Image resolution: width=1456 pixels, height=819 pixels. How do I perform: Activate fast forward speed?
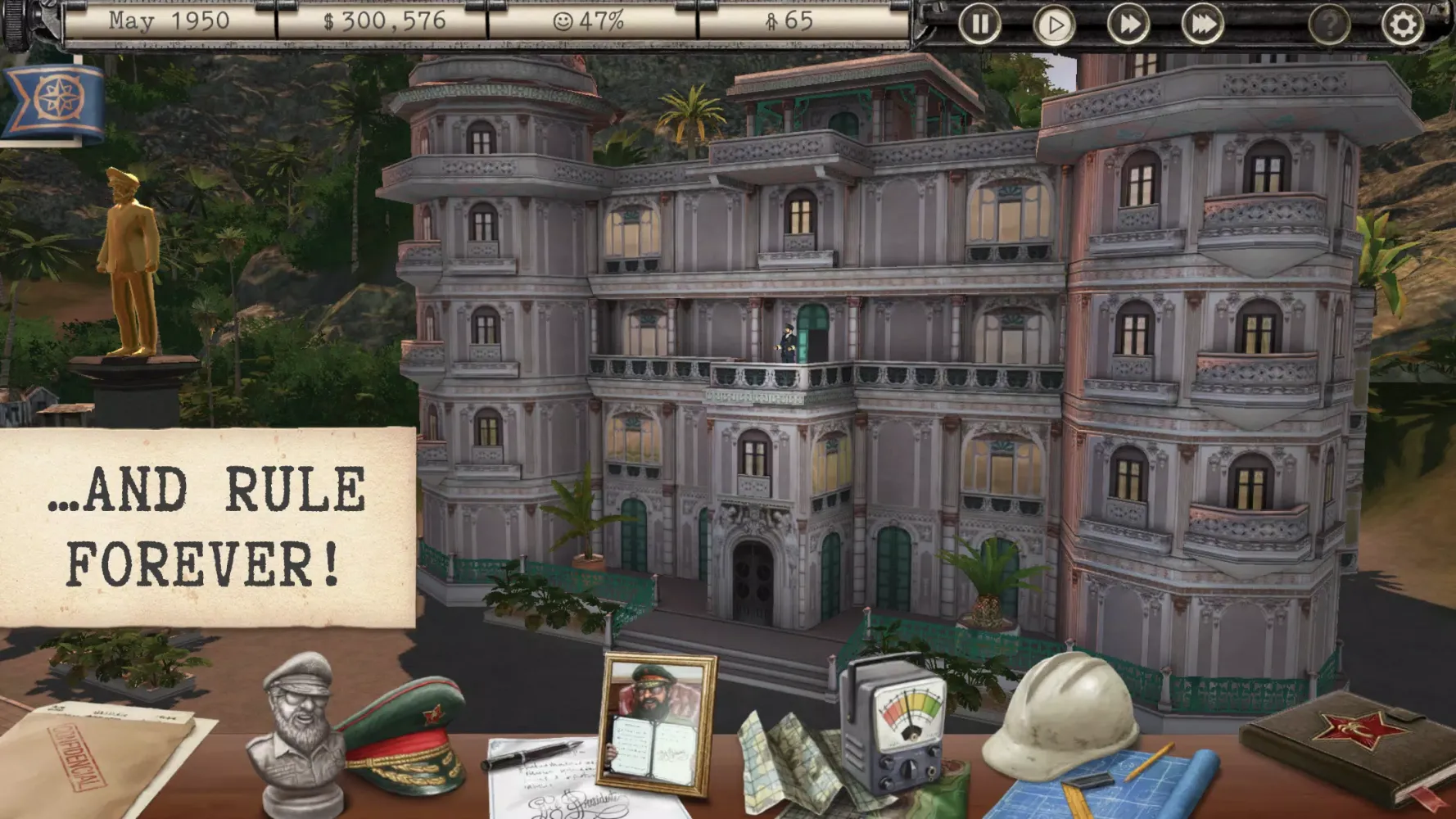tap(1129, 25)
